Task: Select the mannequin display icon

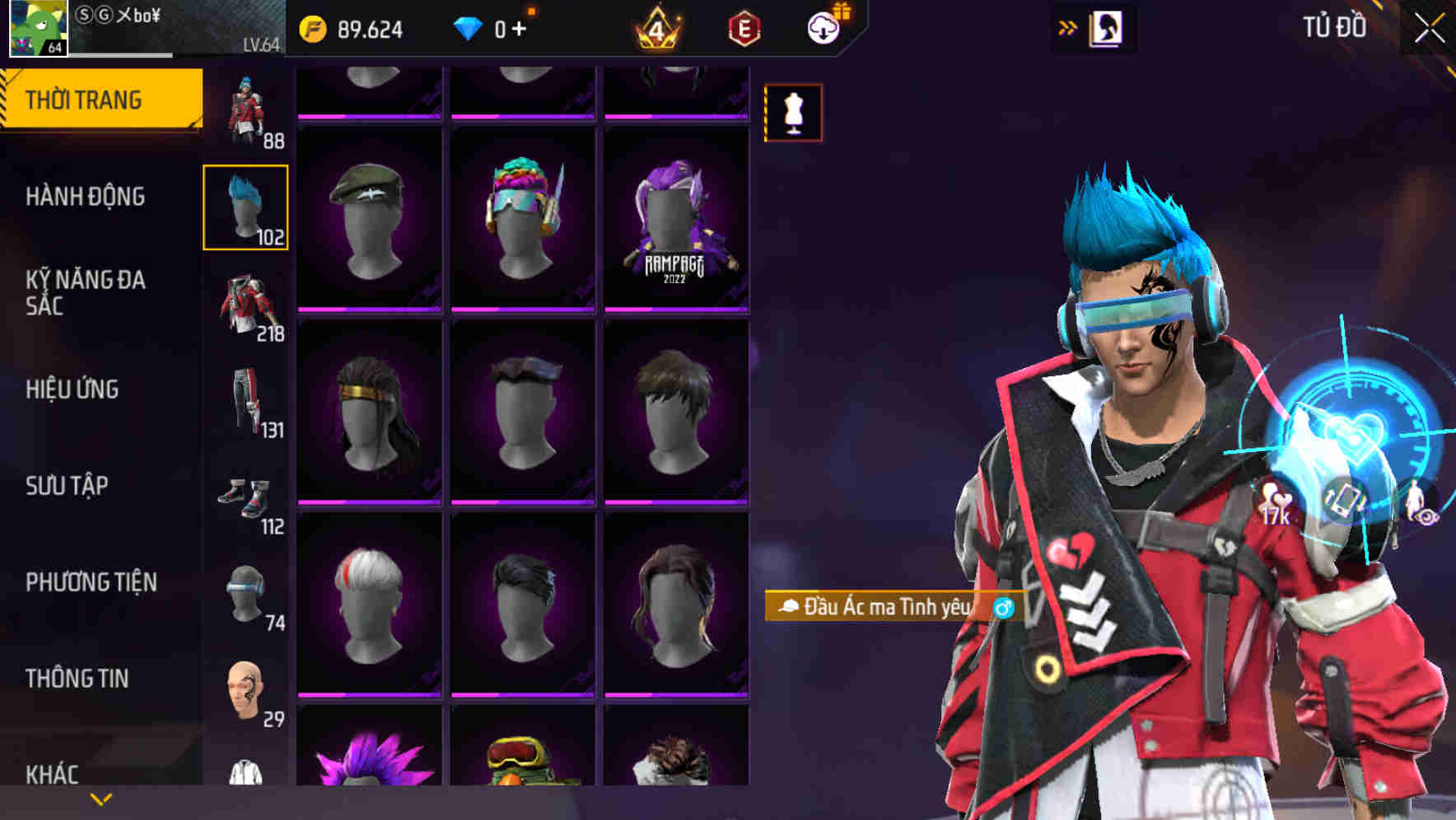Action: coord(793,113)
